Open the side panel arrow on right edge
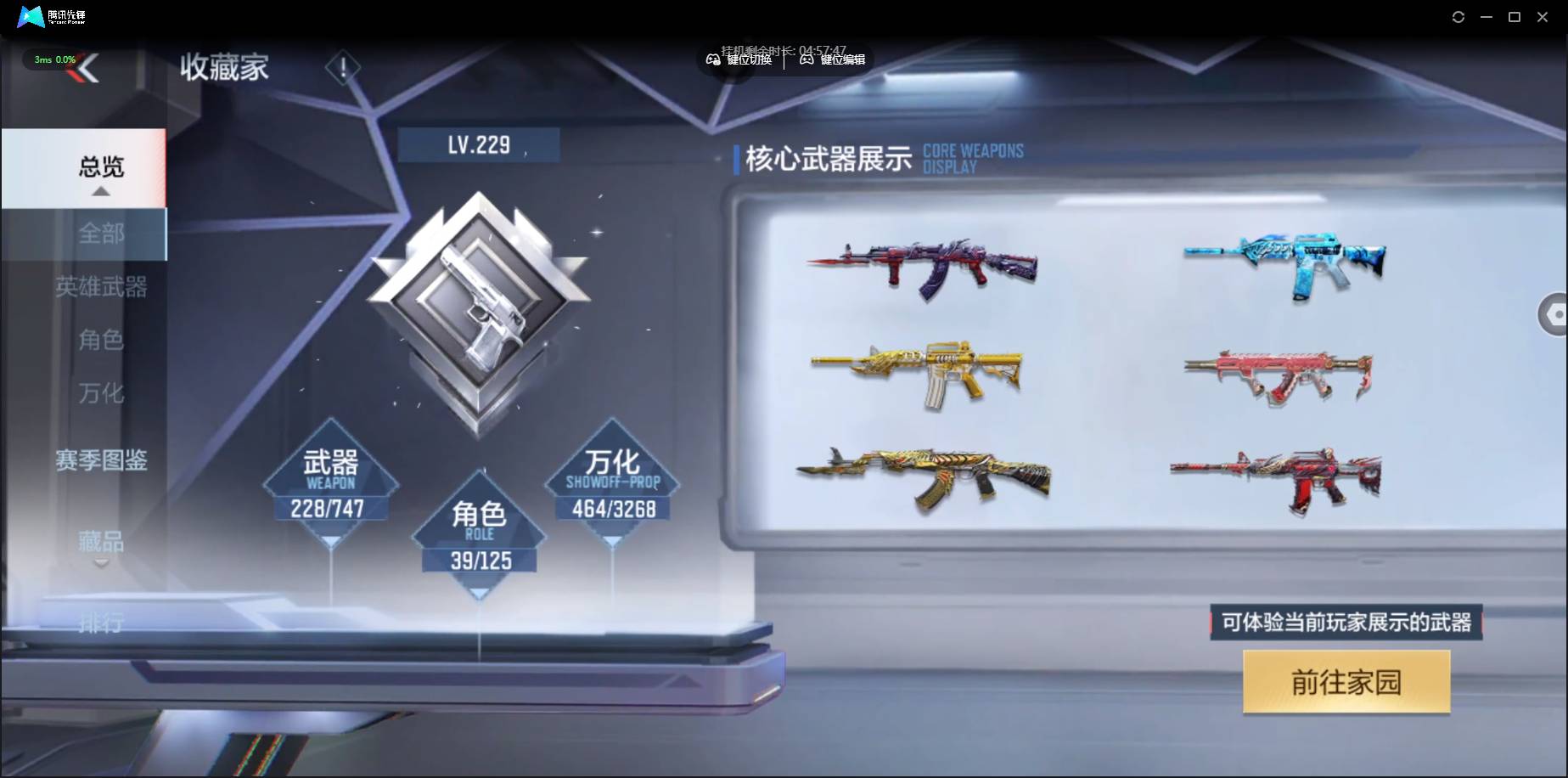The width and height of the screenshot is (1568, 778). click(x=1554, y=314)
